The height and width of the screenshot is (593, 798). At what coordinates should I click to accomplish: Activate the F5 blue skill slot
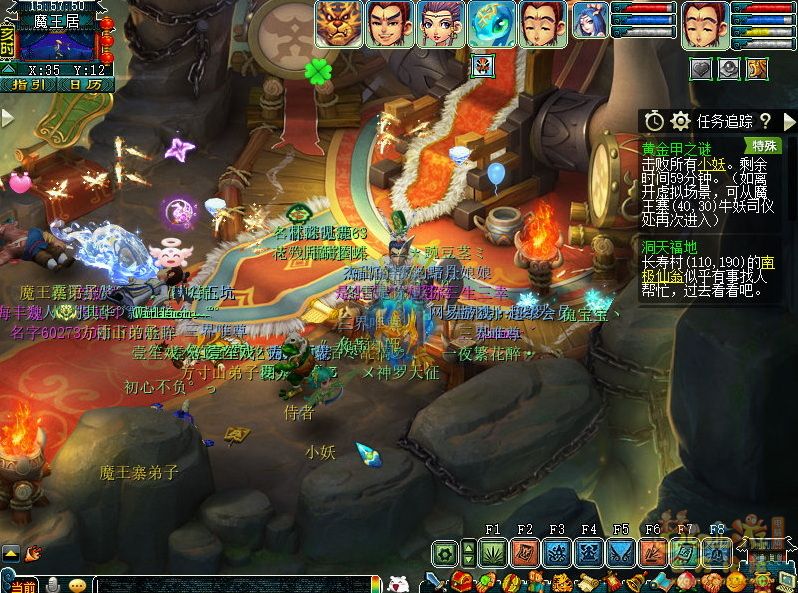[621, 552]
